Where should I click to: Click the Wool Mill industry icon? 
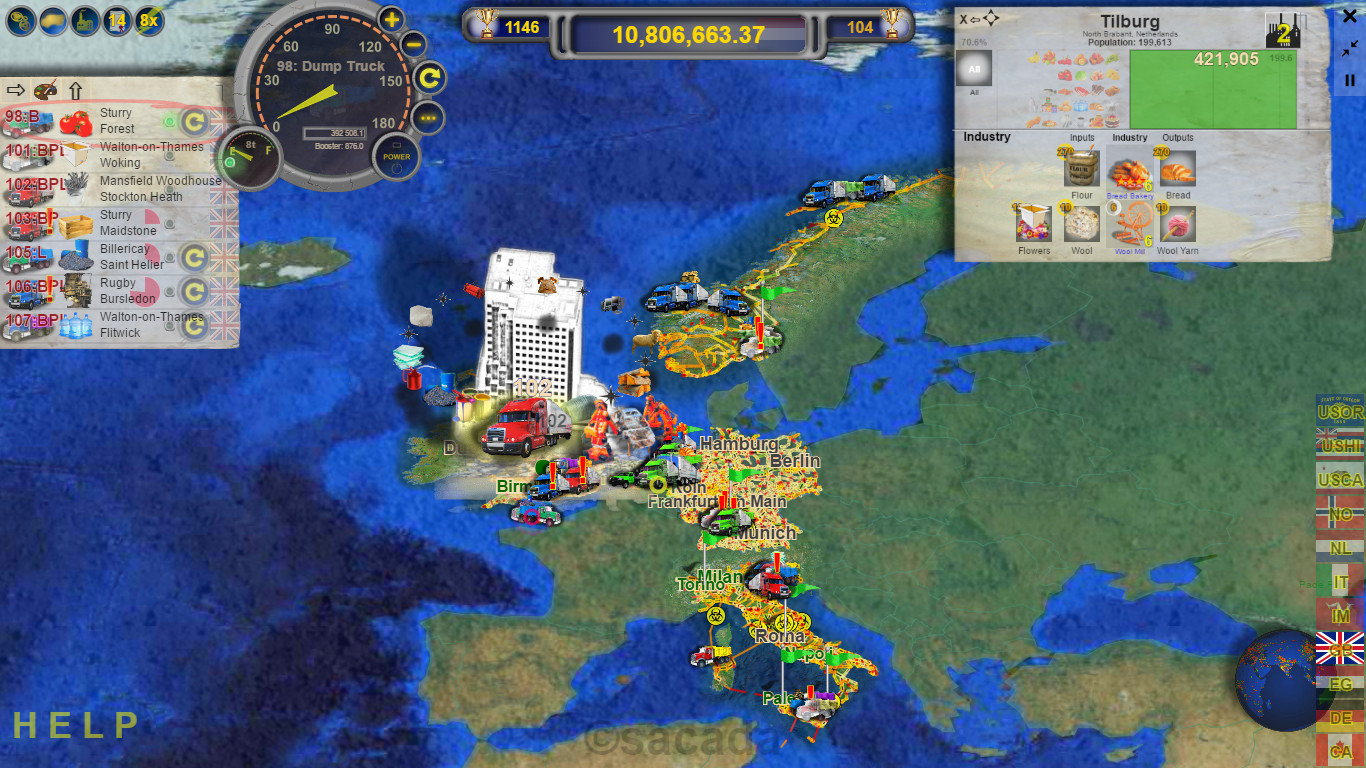(1130, 225)
